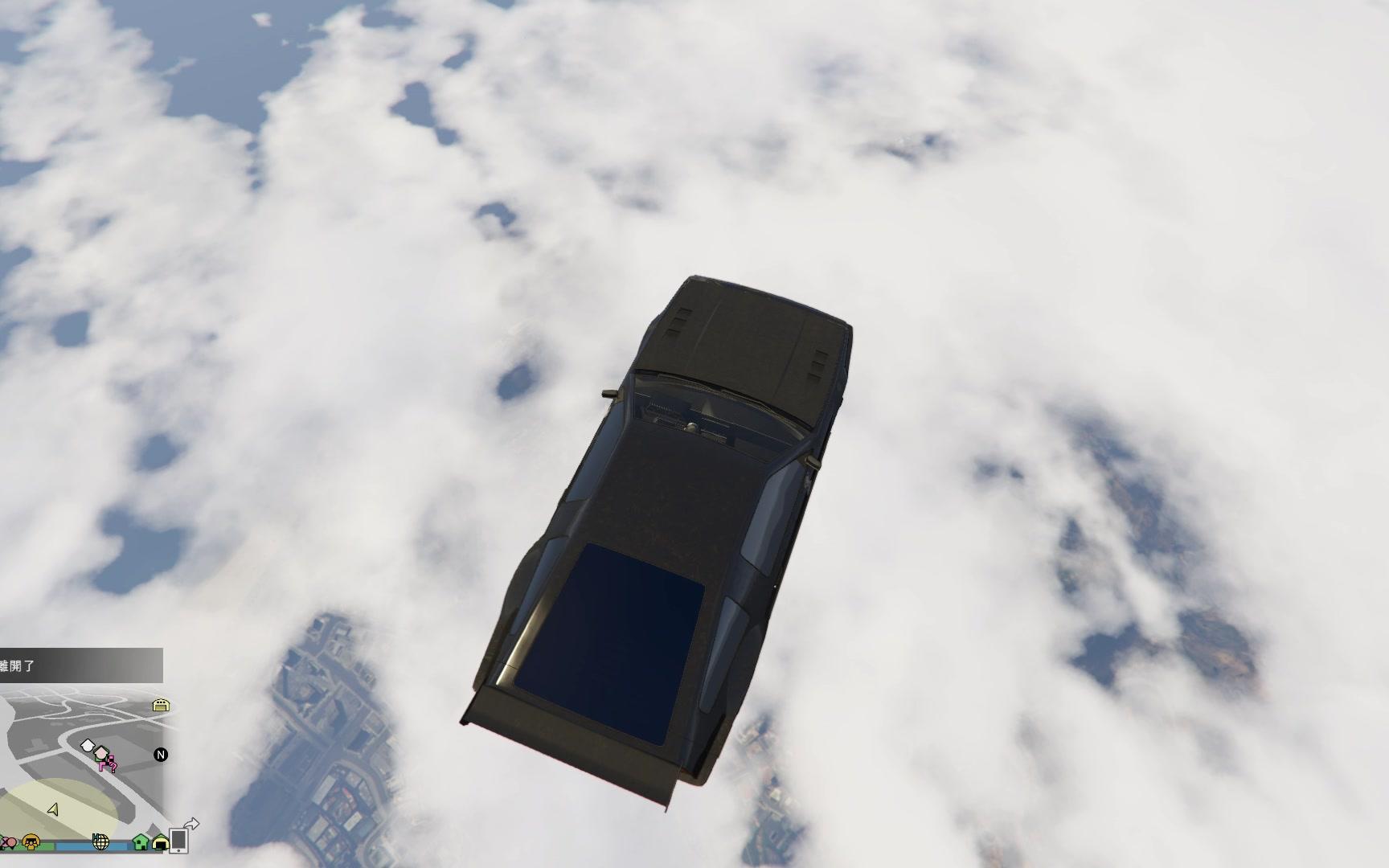The height and width of the screenshot is (868, 1389).
Task: Click the player arrow on the minimap
Action: click(53, 809)
